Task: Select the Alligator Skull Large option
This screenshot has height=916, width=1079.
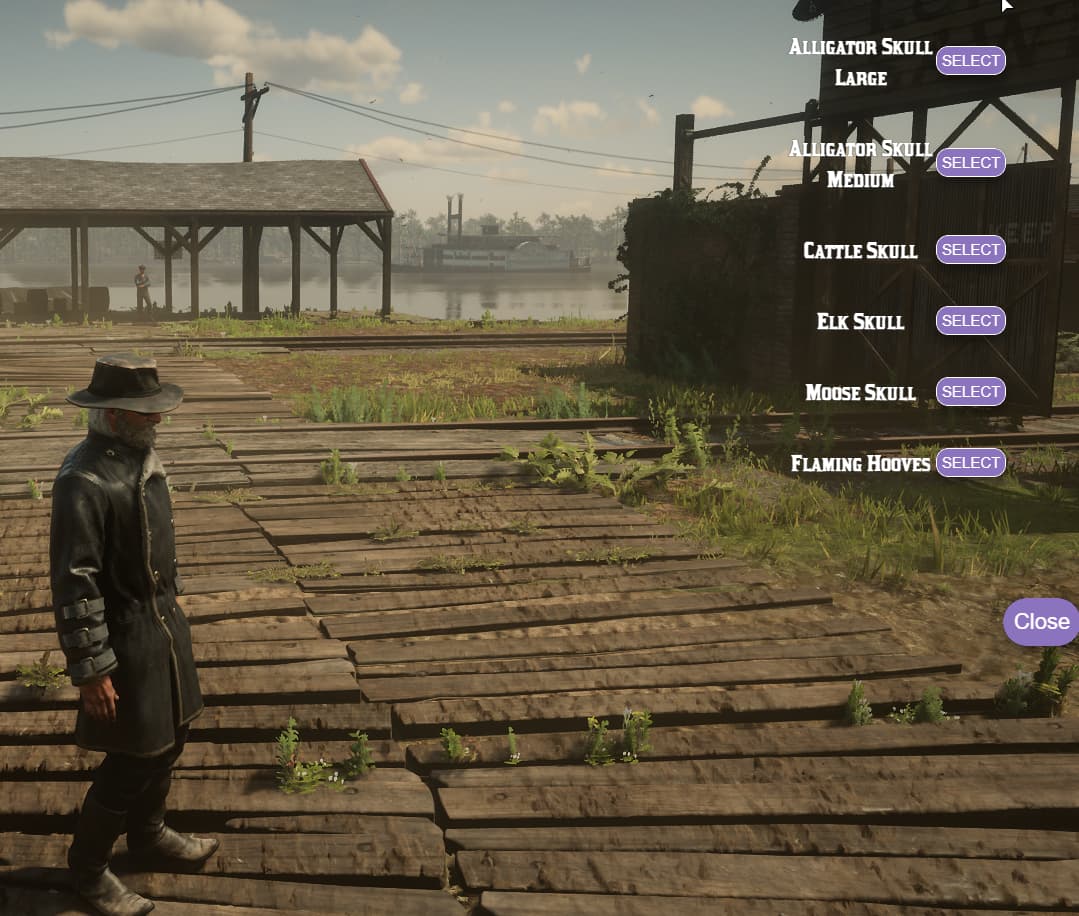Action: tap(970, 61)
